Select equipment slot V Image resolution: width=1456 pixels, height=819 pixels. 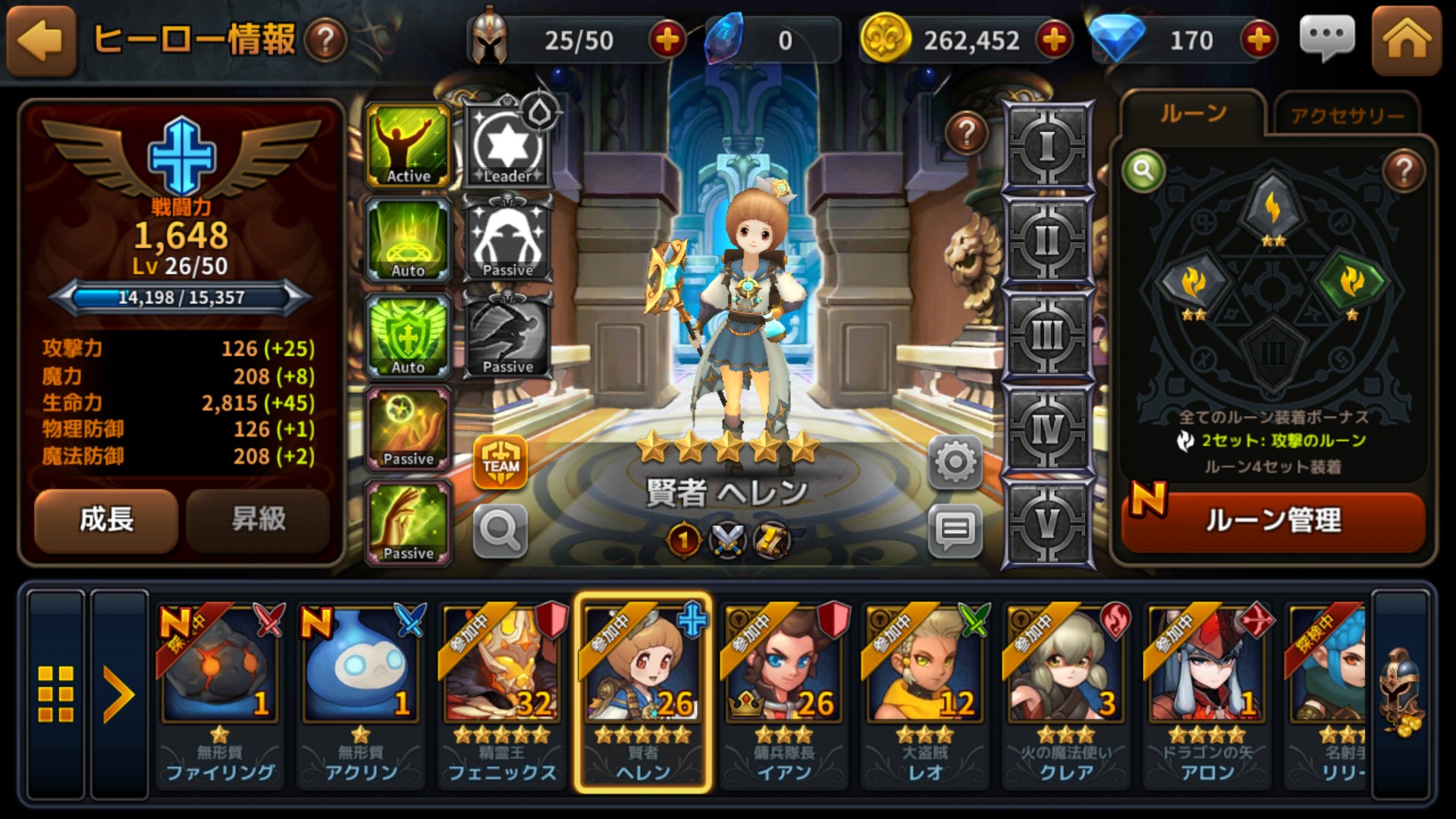[1047, 523]
